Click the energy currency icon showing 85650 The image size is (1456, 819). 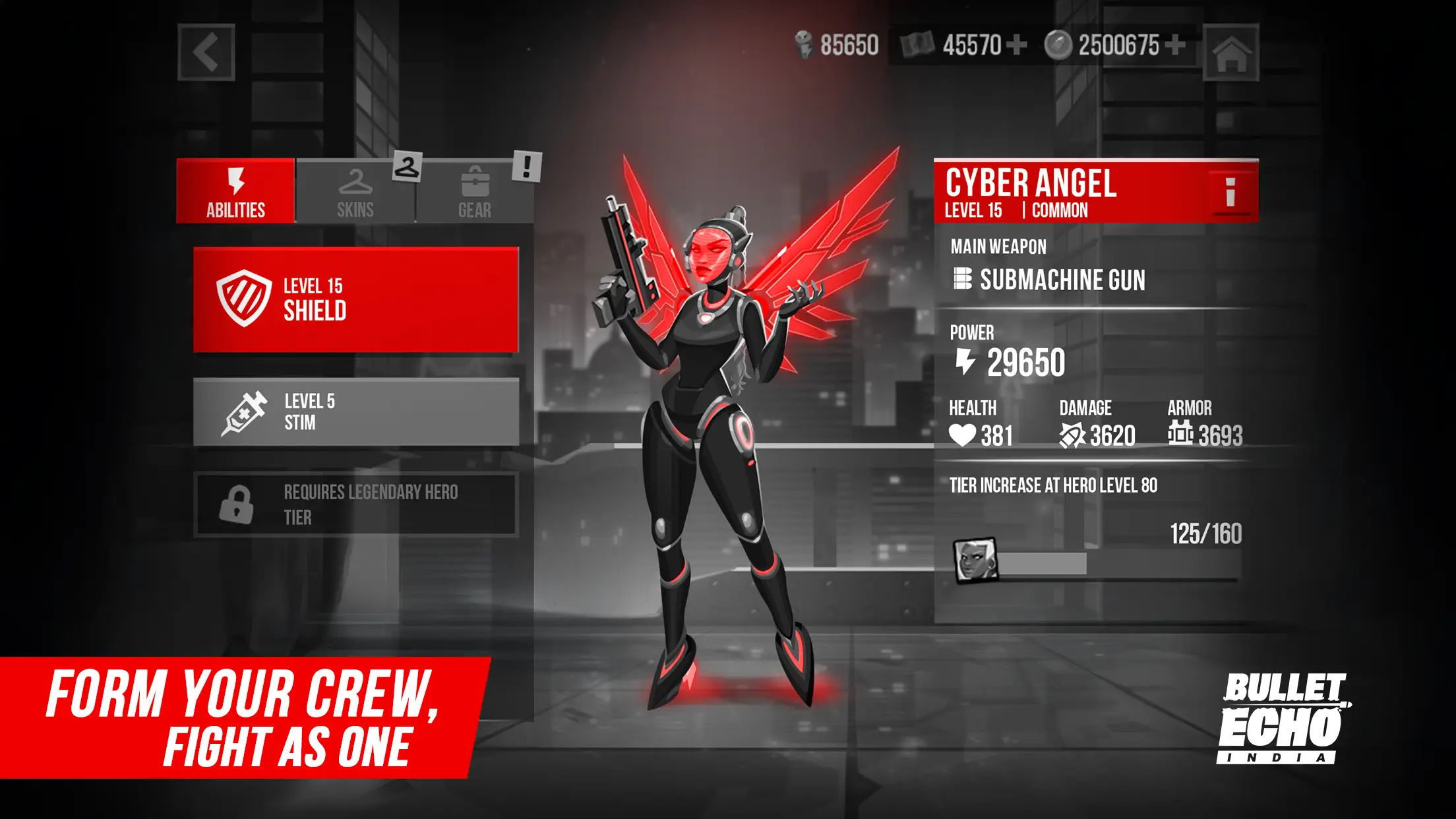(x=803, y=44)
